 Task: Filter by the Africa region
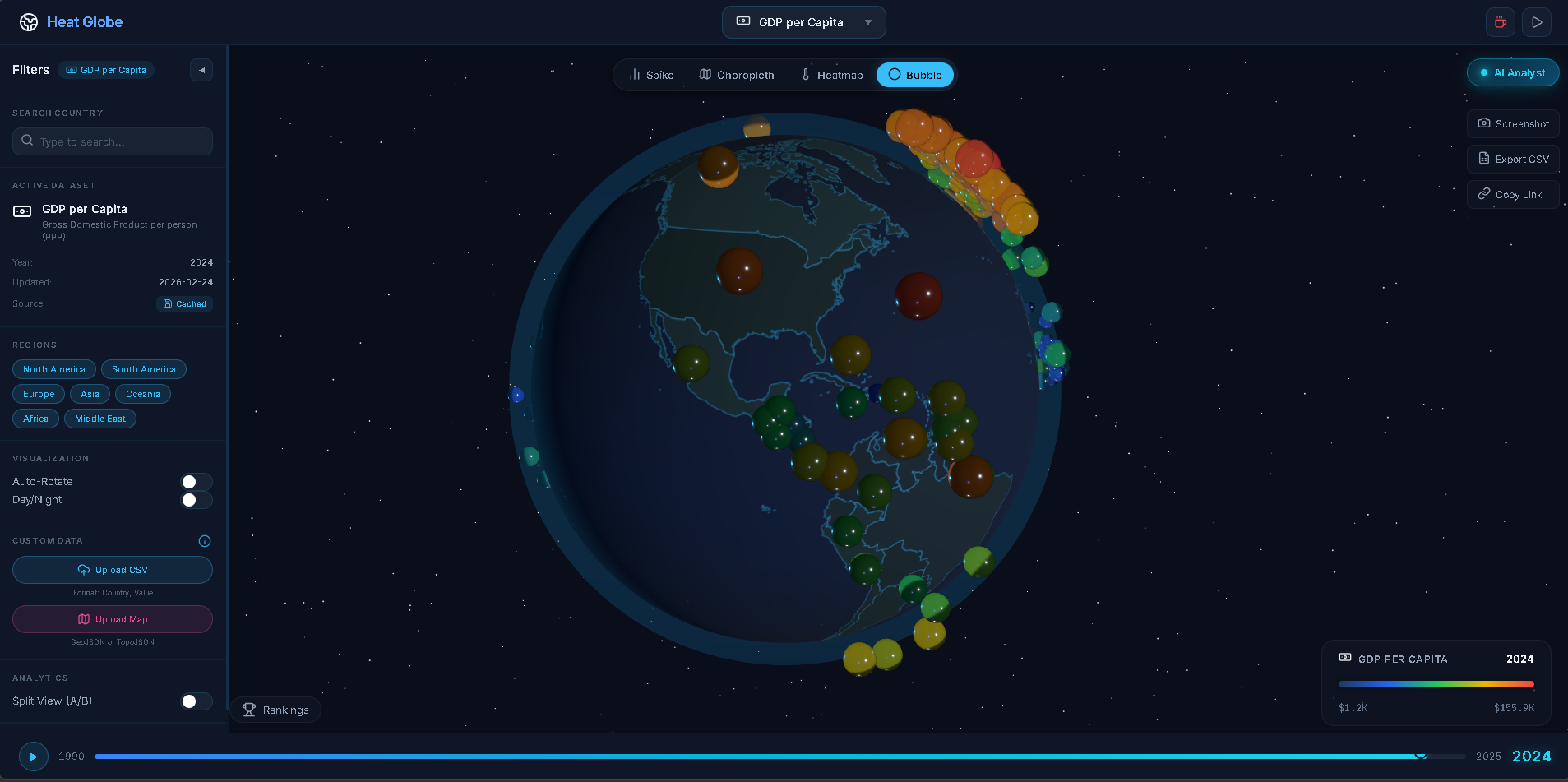coord(35,419)
